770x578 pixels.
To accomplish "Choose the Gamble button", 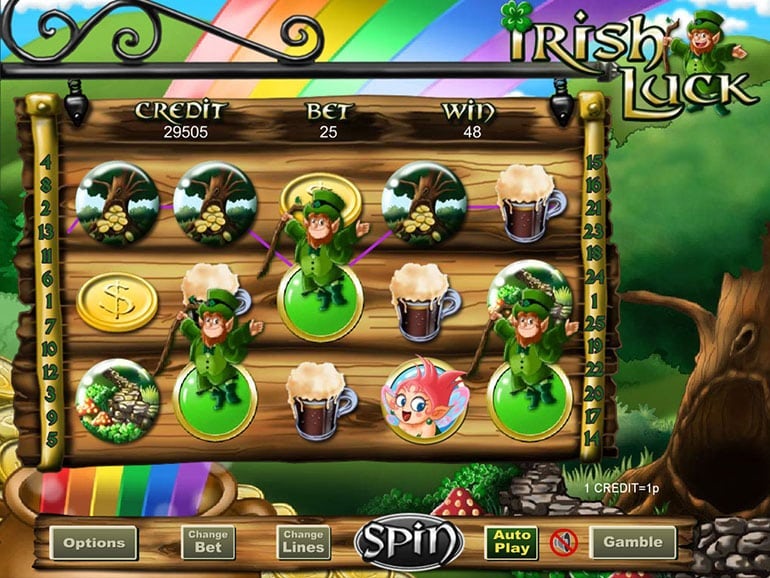I will [632, 543].
